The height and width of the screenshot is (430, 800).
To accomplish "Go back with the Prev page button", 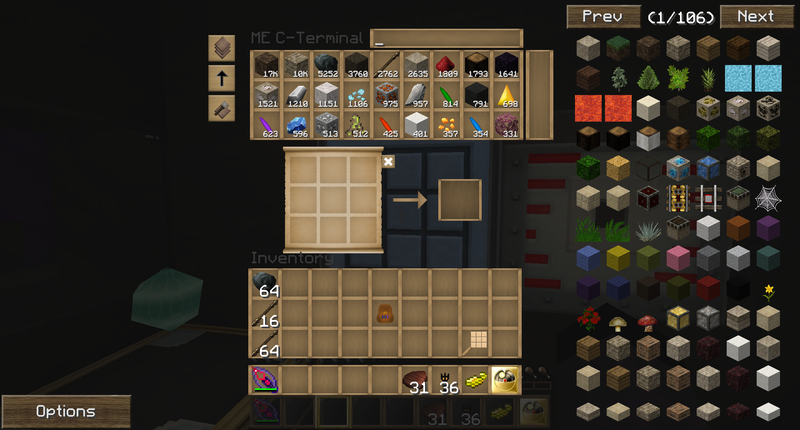I will [603, 17].
